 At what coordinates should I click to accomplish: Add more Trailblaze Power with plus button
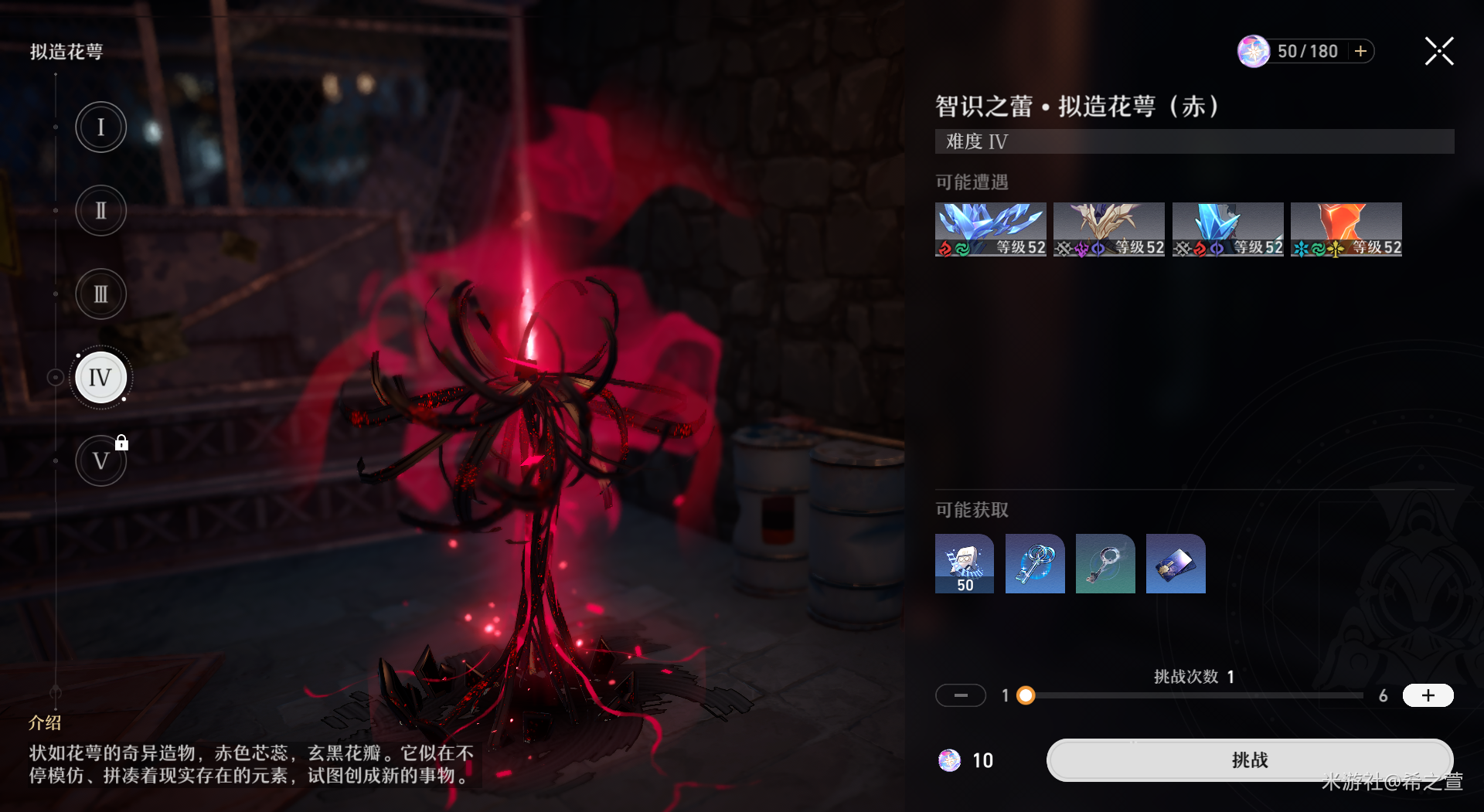1361,52
